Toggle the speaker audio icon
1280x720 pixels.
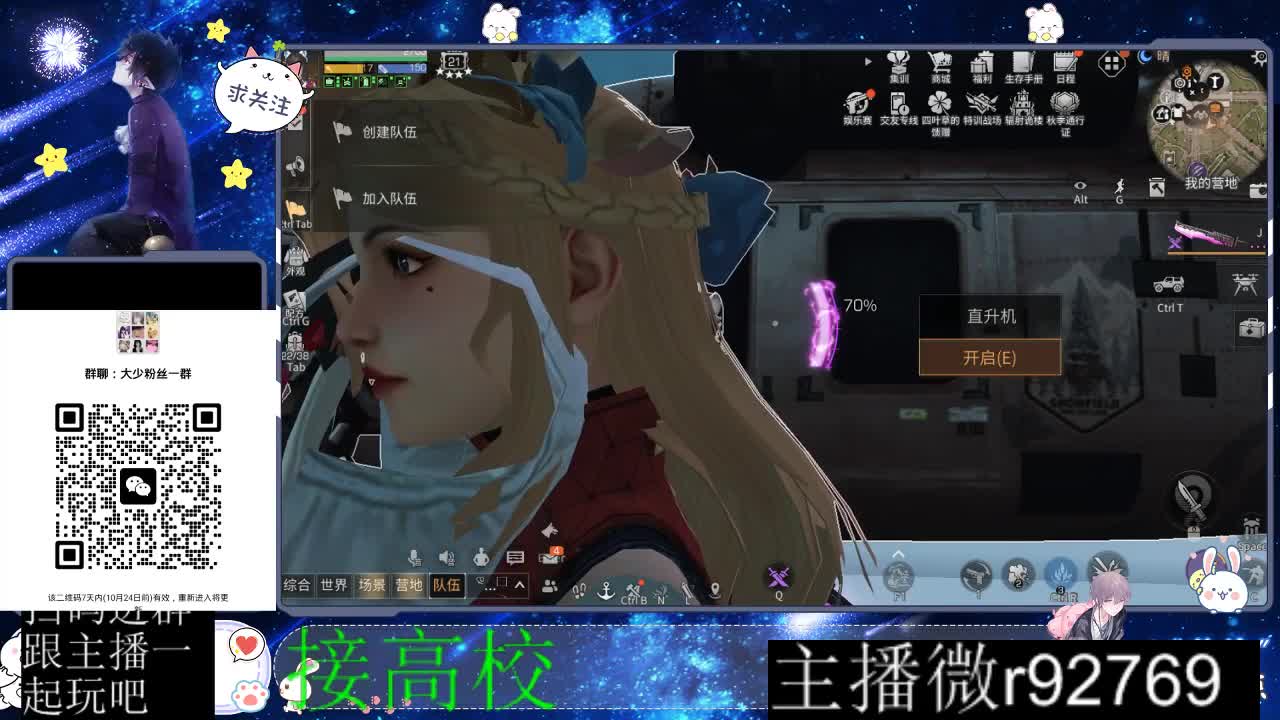point(445,557)
